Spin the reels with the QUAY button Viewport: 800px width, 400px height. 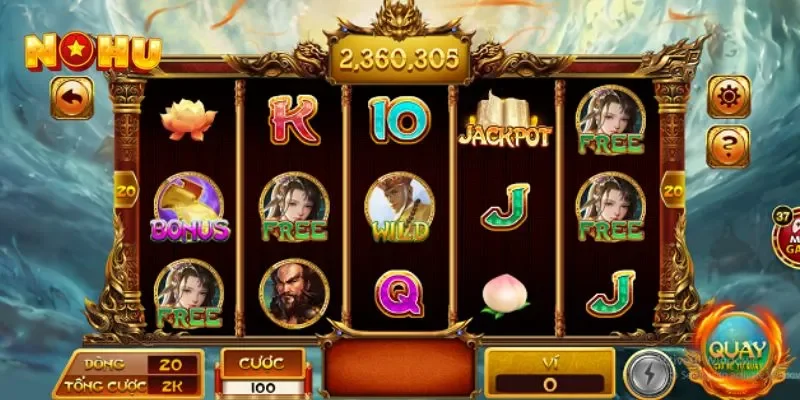coord(736,352)
